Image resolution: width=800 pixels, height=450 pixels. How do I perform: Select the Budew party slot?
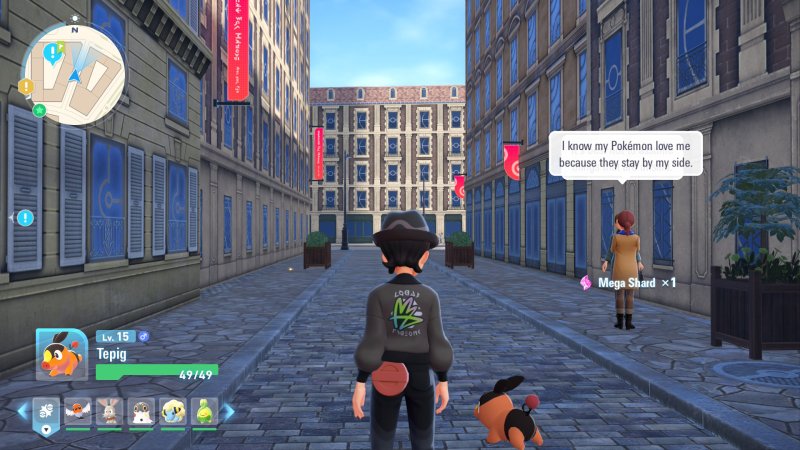point(203,411)
